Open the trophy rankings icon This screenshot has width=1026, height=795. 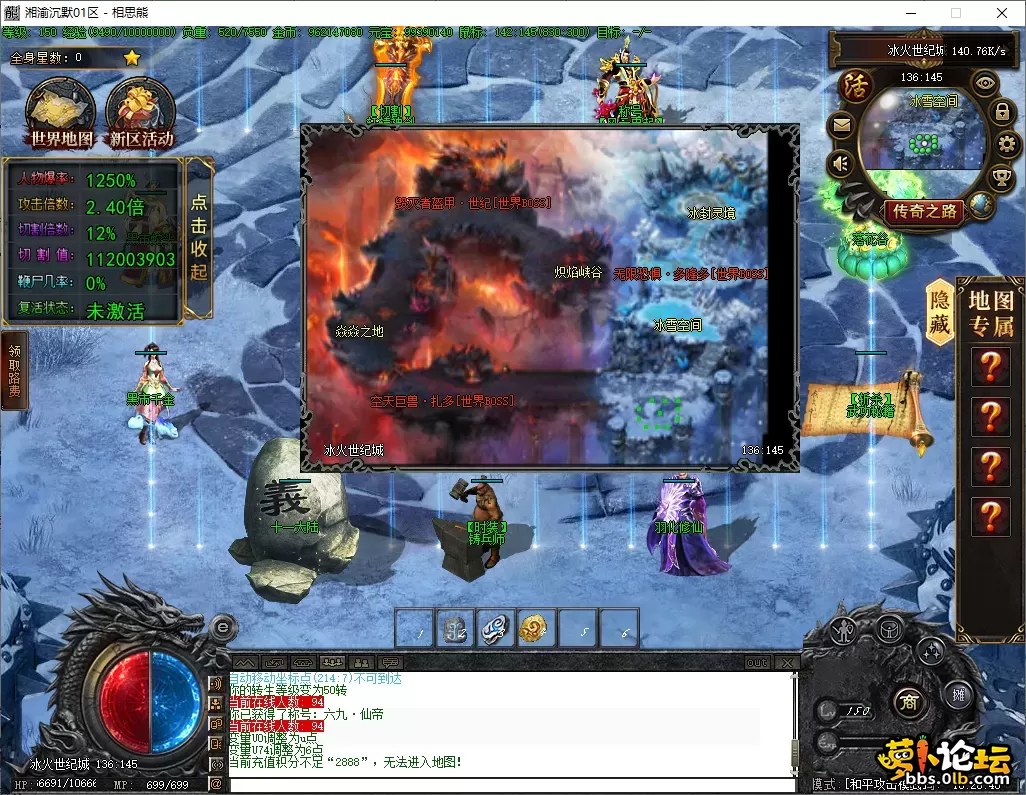click(1001, 178)
